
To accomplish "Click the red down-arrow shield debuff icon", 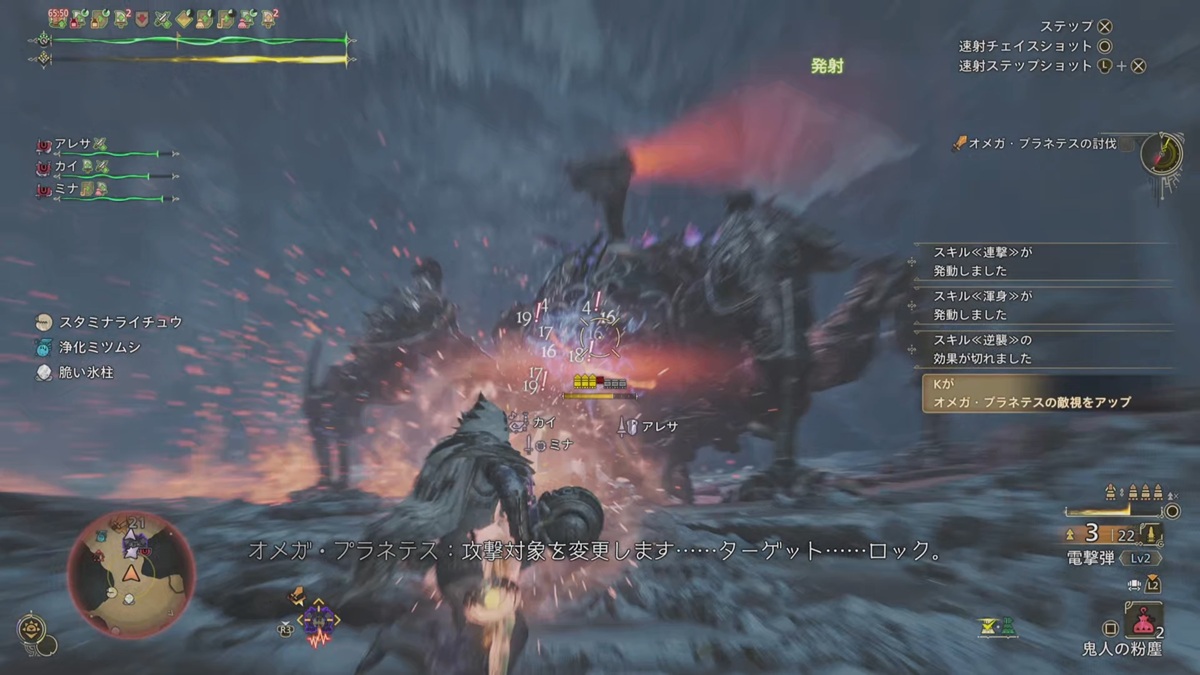I will 142,17.
